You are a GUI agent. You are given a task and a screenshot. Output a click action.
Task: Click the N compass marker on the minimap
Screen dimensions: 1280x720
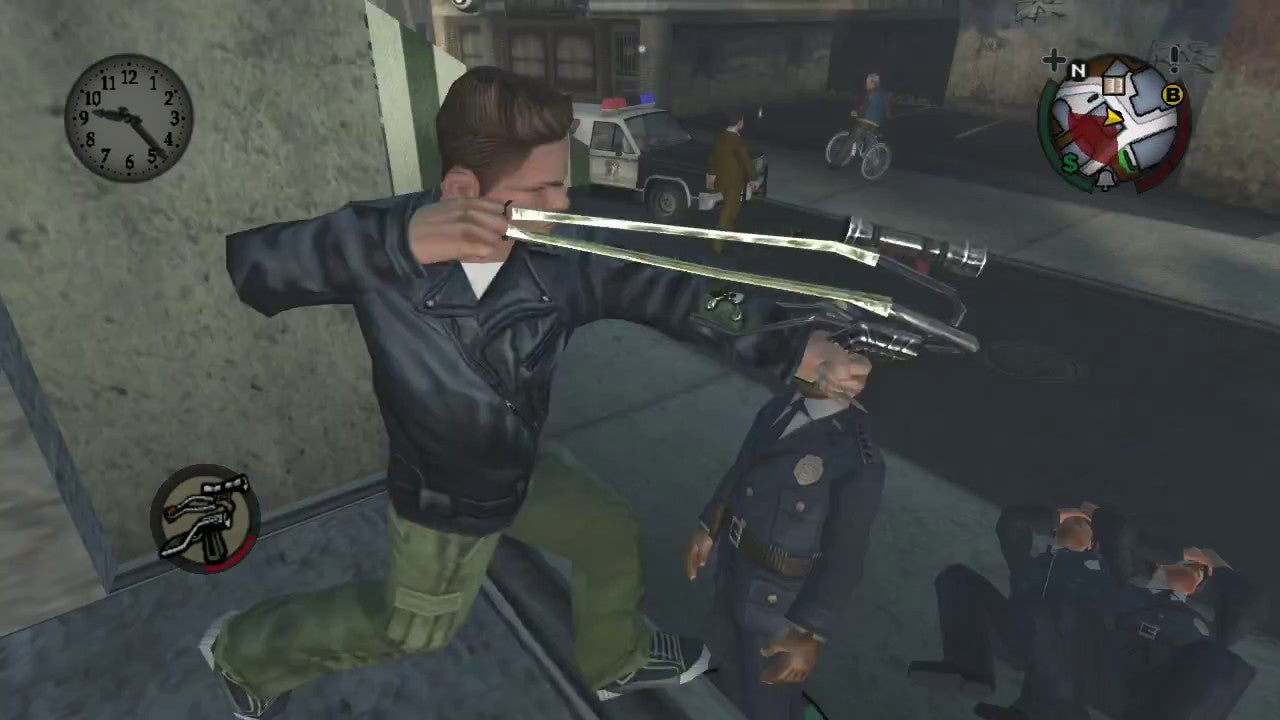pos(1077,68)
